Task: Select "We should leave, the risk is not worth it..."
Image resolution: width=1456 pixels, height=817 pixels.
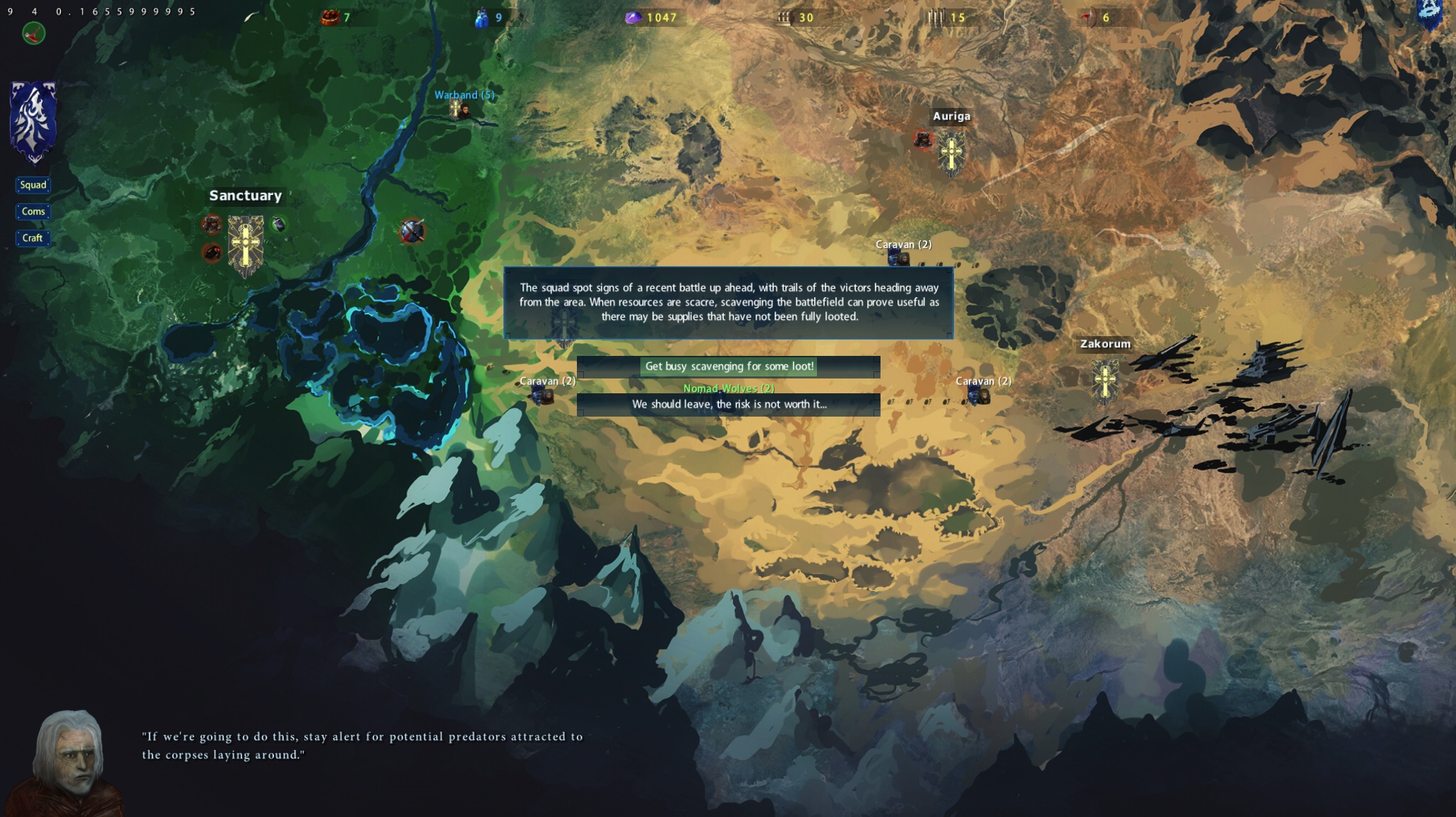Action: (x=728, y=405)
